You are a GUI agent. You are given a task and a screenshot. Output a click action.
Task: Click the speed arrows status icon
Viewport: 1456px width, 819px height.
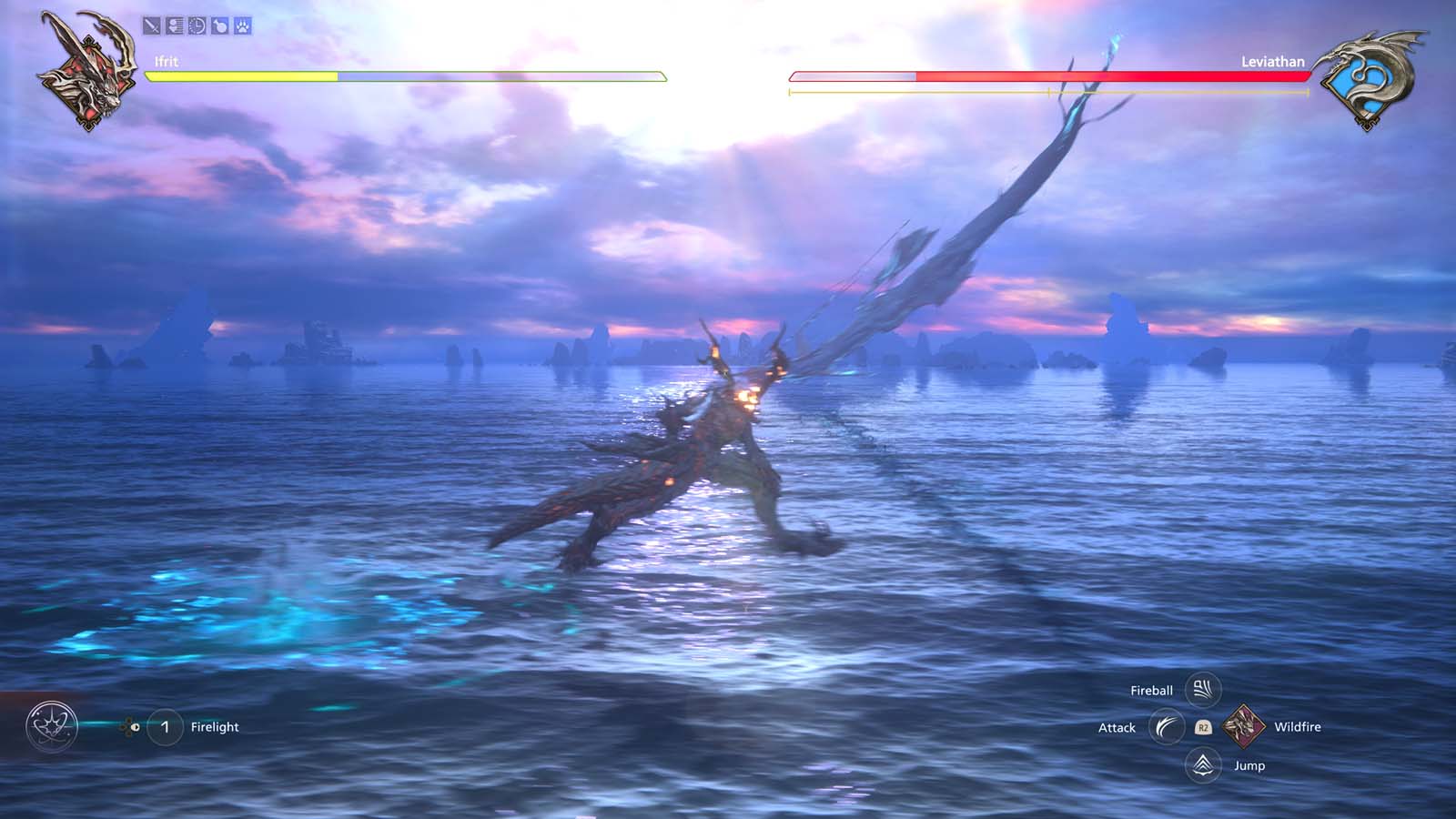point(175,25)
